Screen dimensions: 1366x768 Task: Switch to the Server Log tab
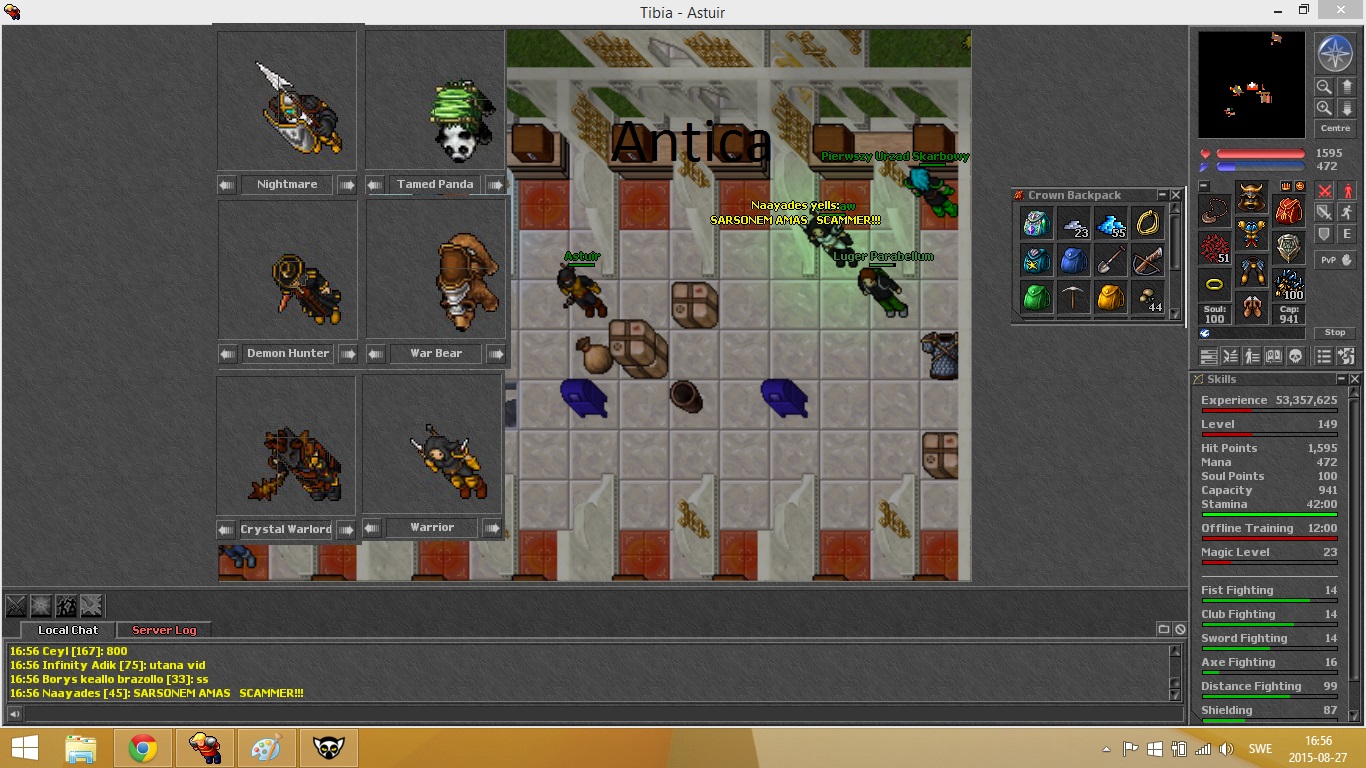pos(164,630)
